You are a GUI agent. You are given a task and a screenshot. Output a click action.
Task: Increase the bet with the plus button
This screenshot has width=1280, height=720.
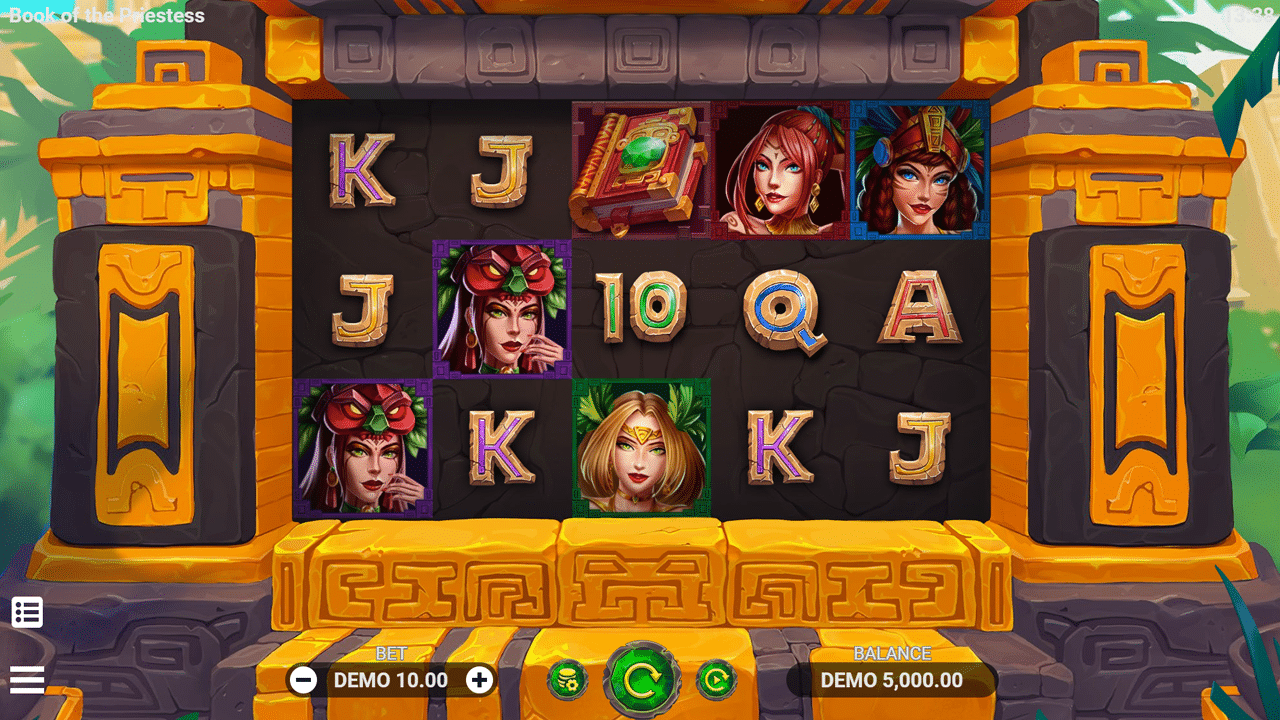[480, 681]
